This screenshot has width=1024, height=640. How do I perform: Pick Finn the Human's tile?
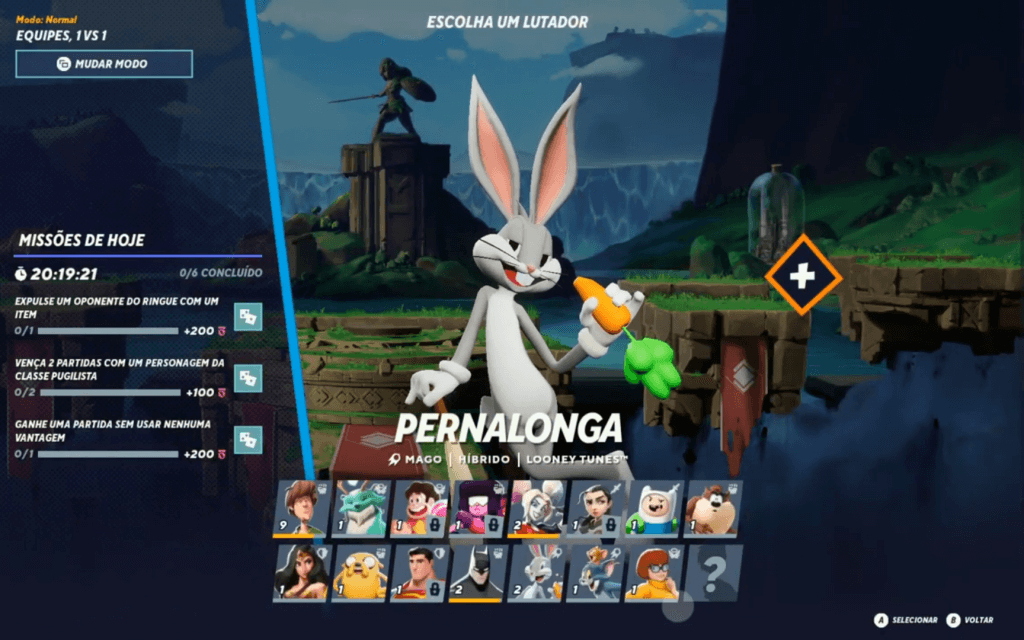coord(654,509)
